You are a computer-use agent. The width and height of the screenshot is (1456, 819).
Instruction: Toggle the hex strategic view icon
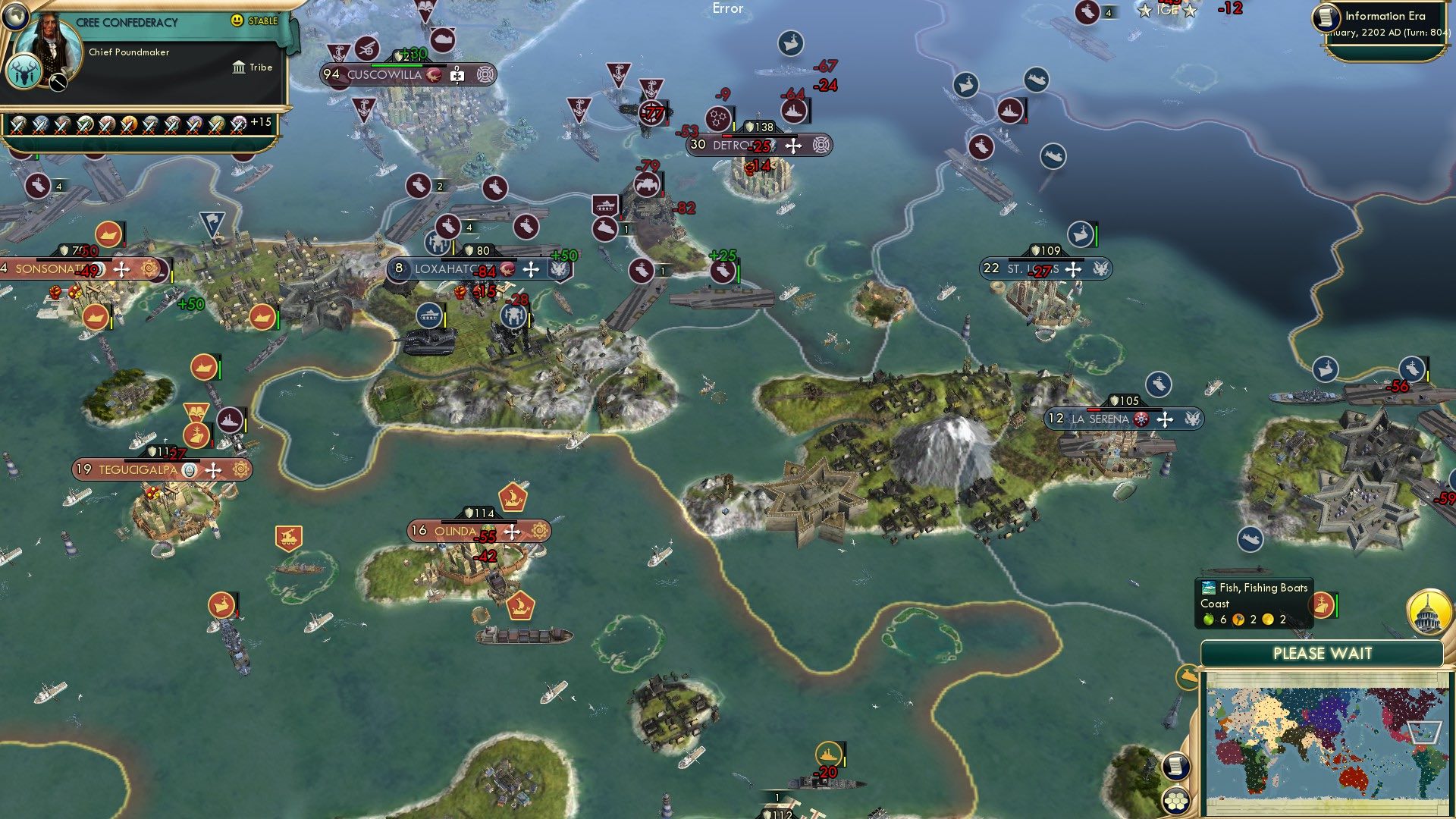(1175, 802)
